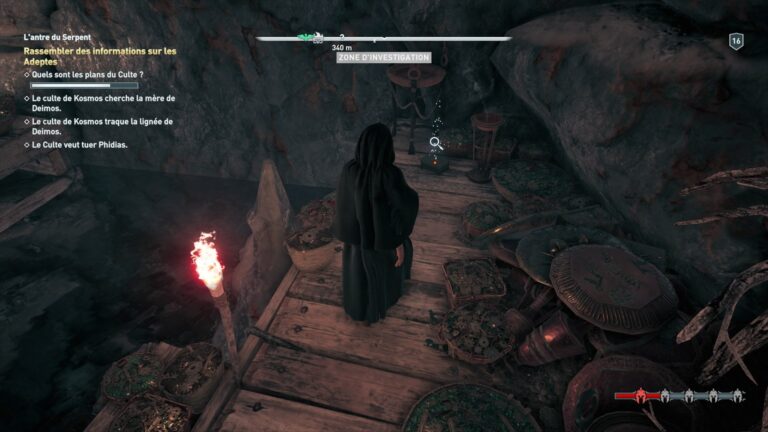Open the level 16 shield badge
Image resolution: width=768 pixels, height=432 pixels.
coord(737,41)
